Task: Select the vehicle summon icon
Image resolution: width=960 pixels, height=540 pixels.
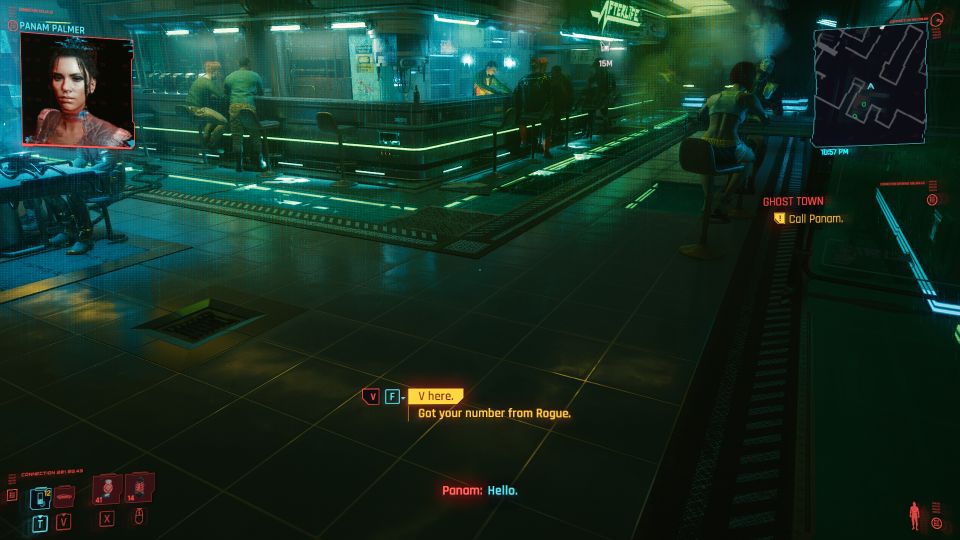Action: (x=65, y=496)
